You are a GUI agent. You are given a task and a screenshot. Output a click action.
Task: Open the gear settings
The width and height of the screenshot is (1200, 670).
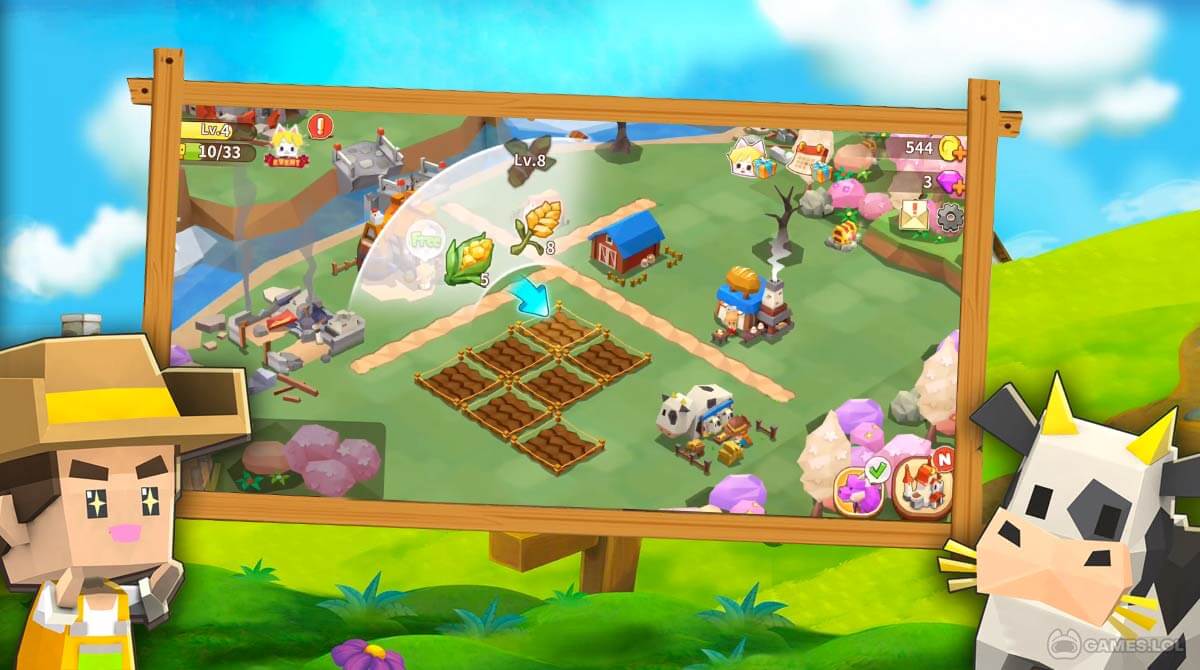(949, 218)
